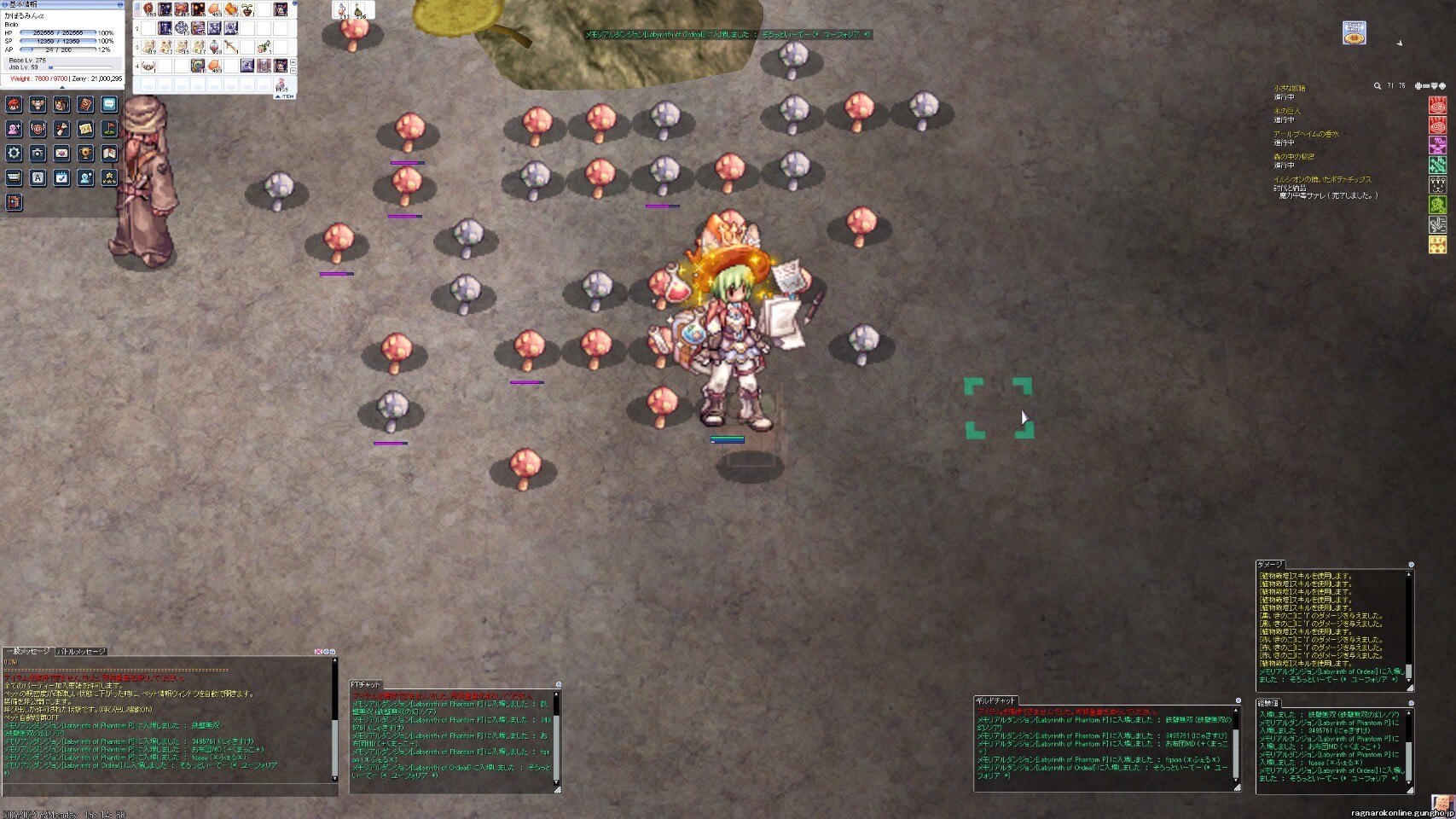Click the camera screenshot icon
Viewport: 1456px width, 819px height.
[38, 154]
